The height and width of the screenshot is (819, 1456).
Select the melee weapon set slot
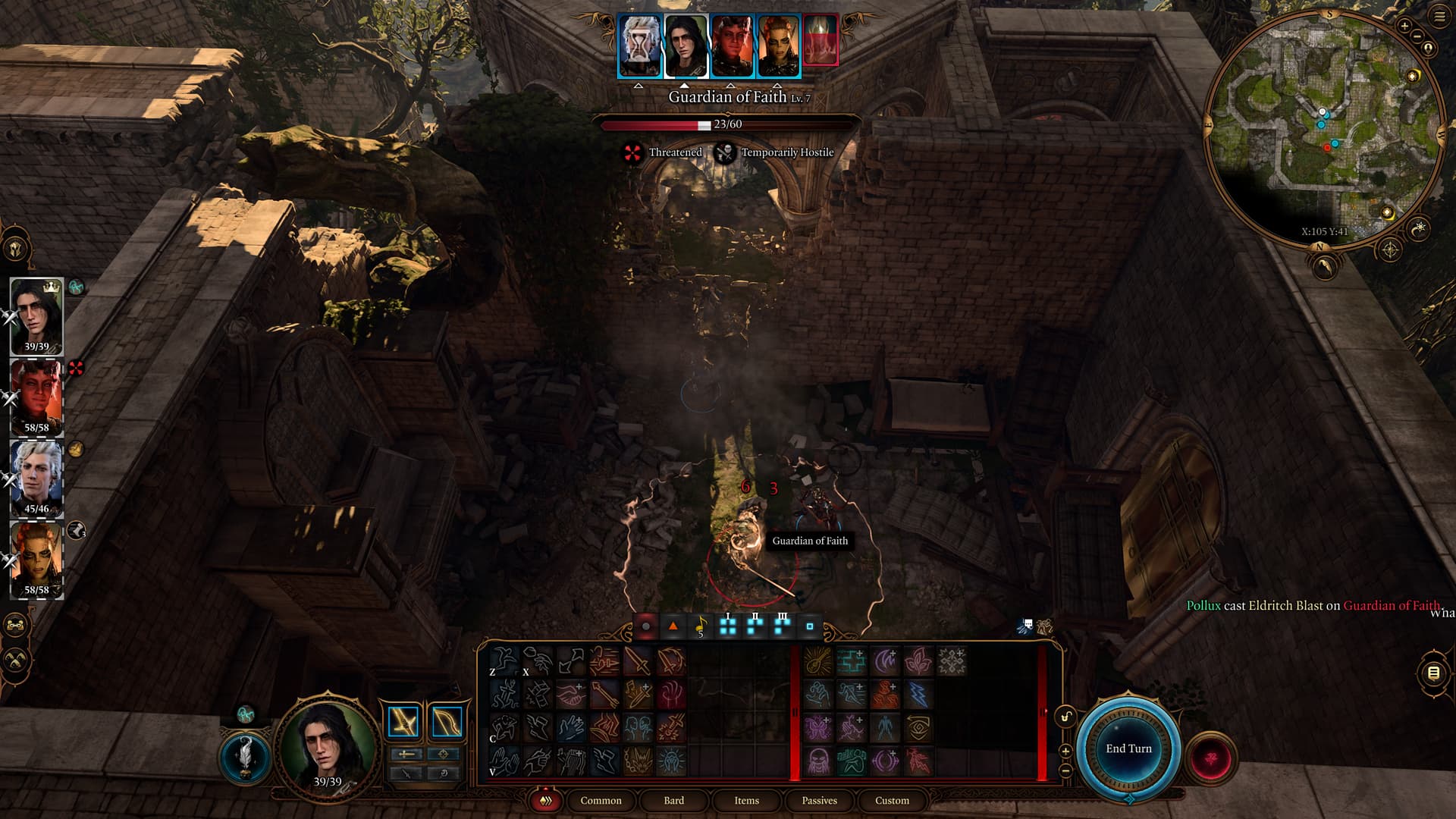403,722
